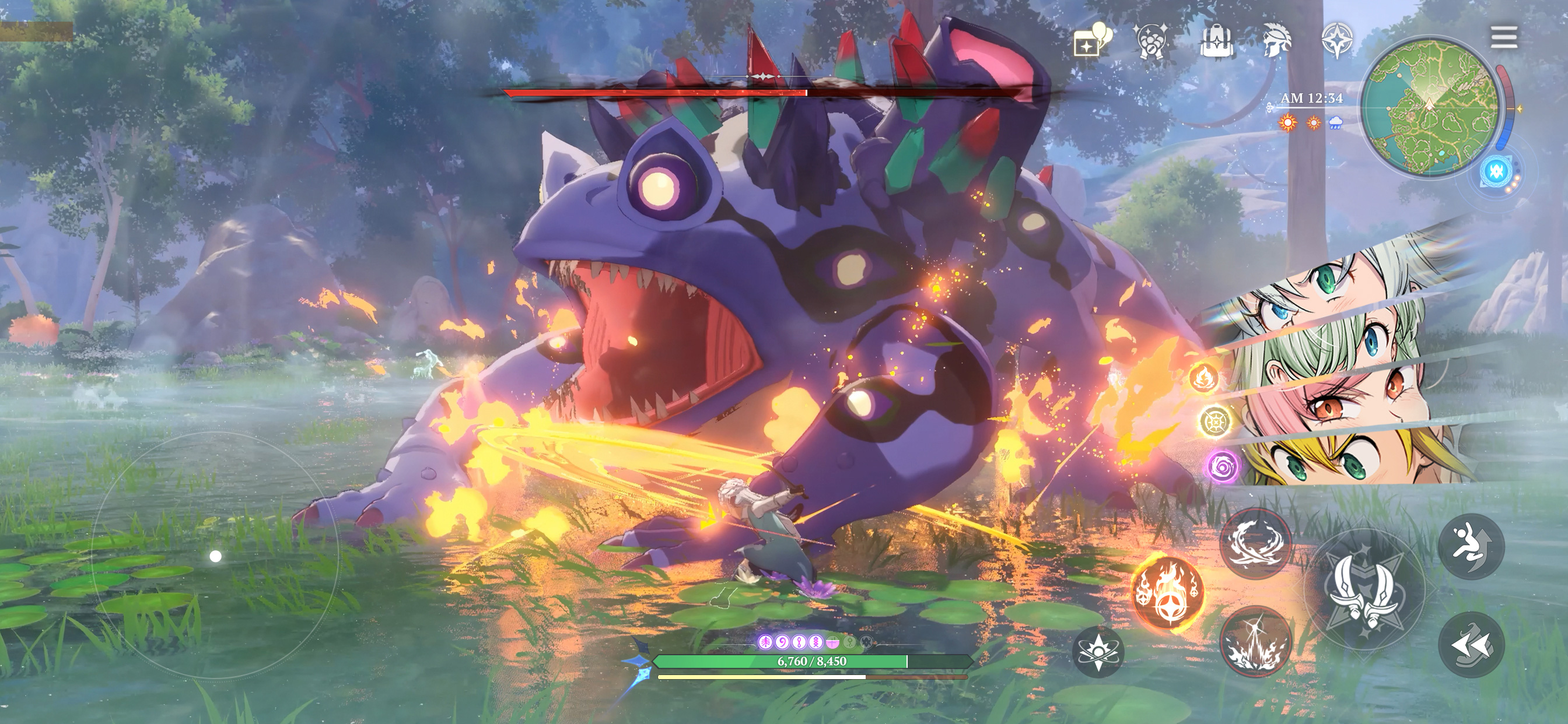Open the compass star icon menu
Viewport: 1568px width, 724px height.
click(x=1338, y=40)
